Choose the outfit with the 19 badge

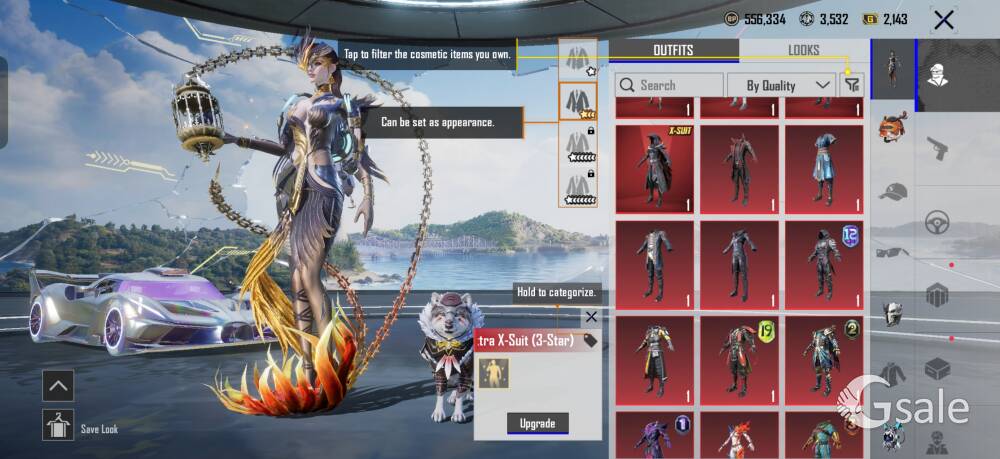point(738,360)
